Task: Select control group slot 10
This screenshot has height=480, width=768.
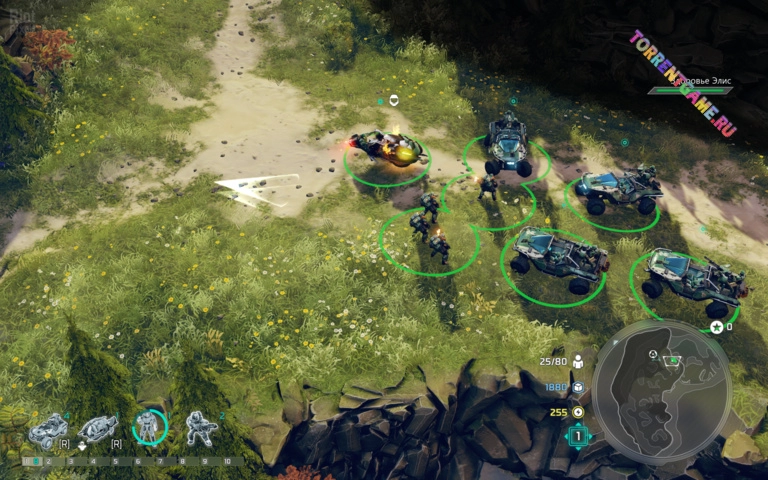Action: pyautogui.click(x=227, y=462)
